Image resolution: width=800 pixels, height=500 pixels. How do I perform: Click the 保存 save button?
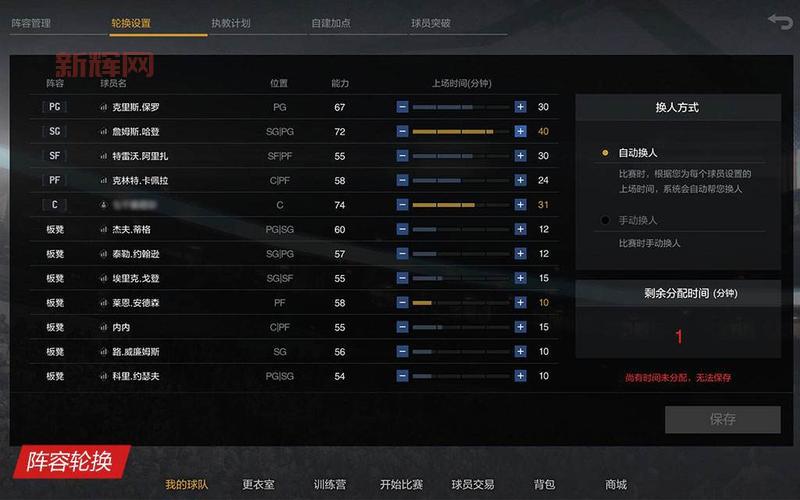(x=722, y=419)
